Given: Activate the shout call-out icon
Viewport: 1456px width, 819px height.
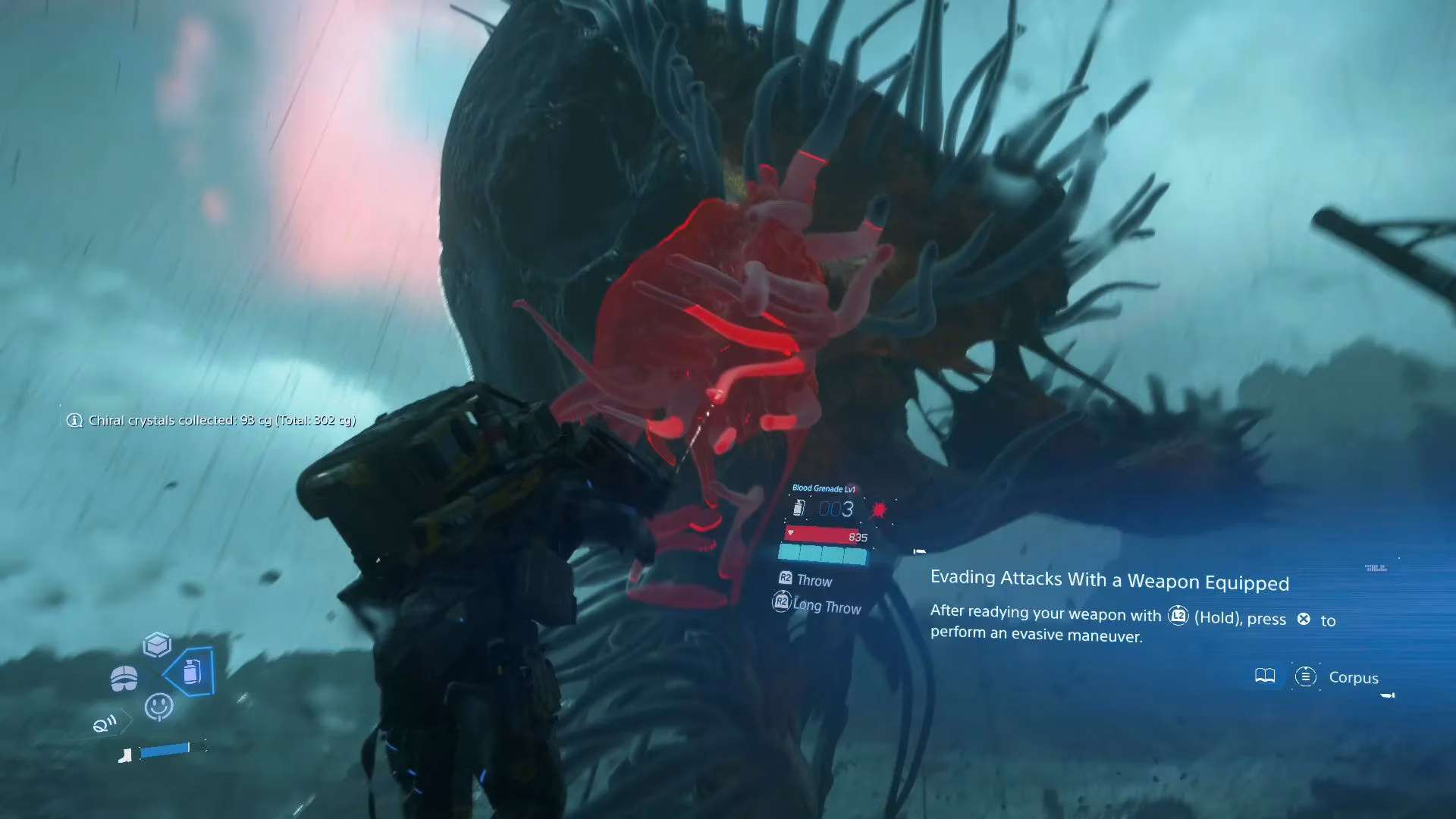Looking at the screenshot, I should 105,724.
